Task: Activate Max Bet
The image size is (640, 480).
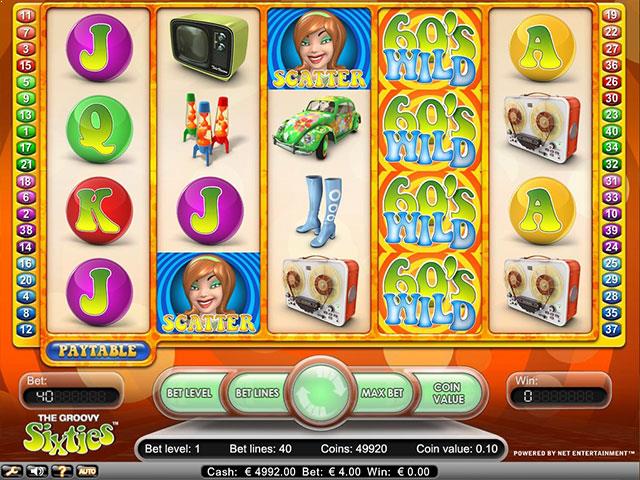Action: [381, 392]
